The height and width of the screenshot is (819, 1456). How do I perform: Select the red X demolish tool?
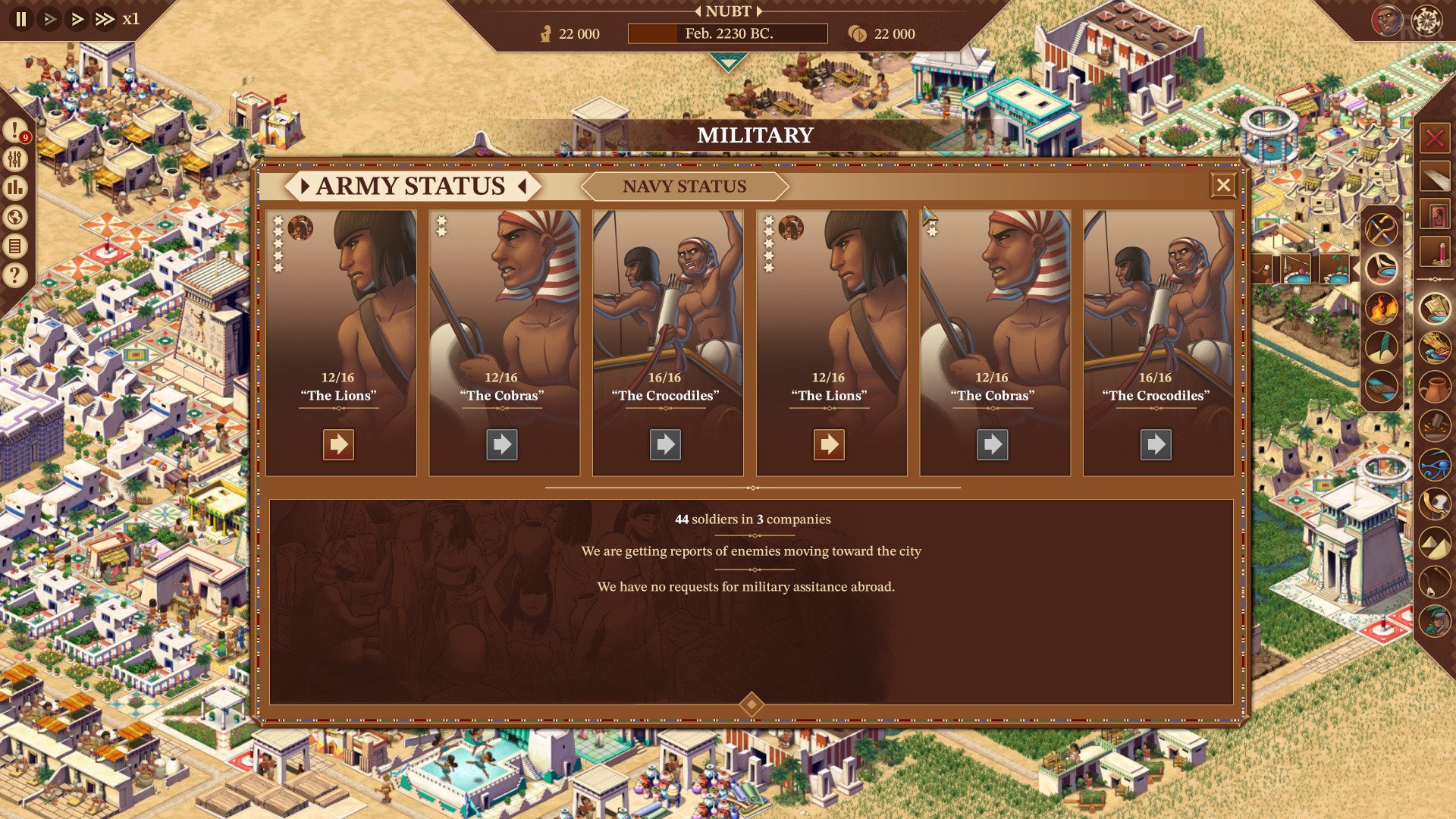click(x=1434, y=139)
